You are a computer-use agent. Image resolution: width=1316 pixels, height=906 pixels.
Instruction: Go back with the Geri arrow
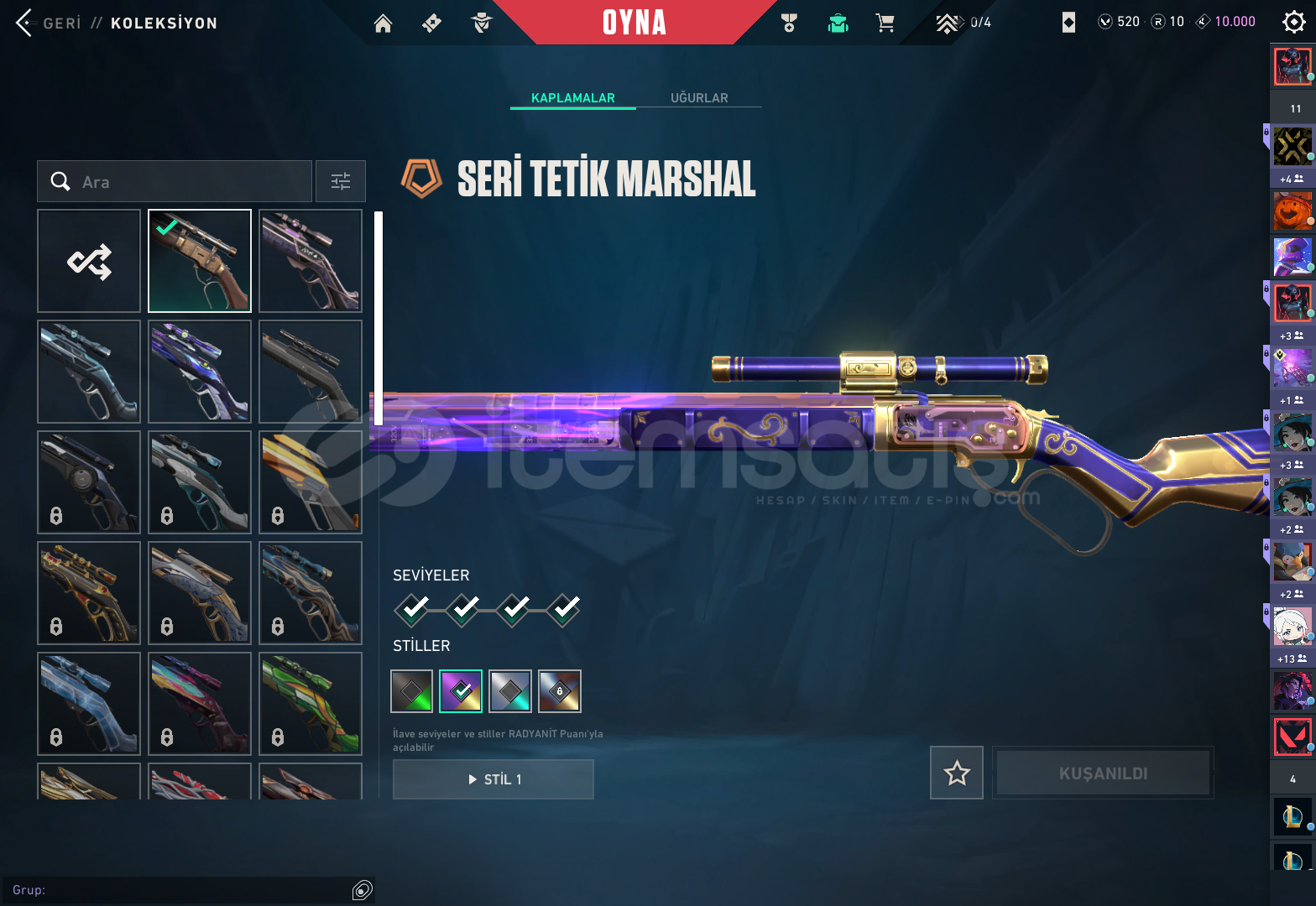pos(25,23)
